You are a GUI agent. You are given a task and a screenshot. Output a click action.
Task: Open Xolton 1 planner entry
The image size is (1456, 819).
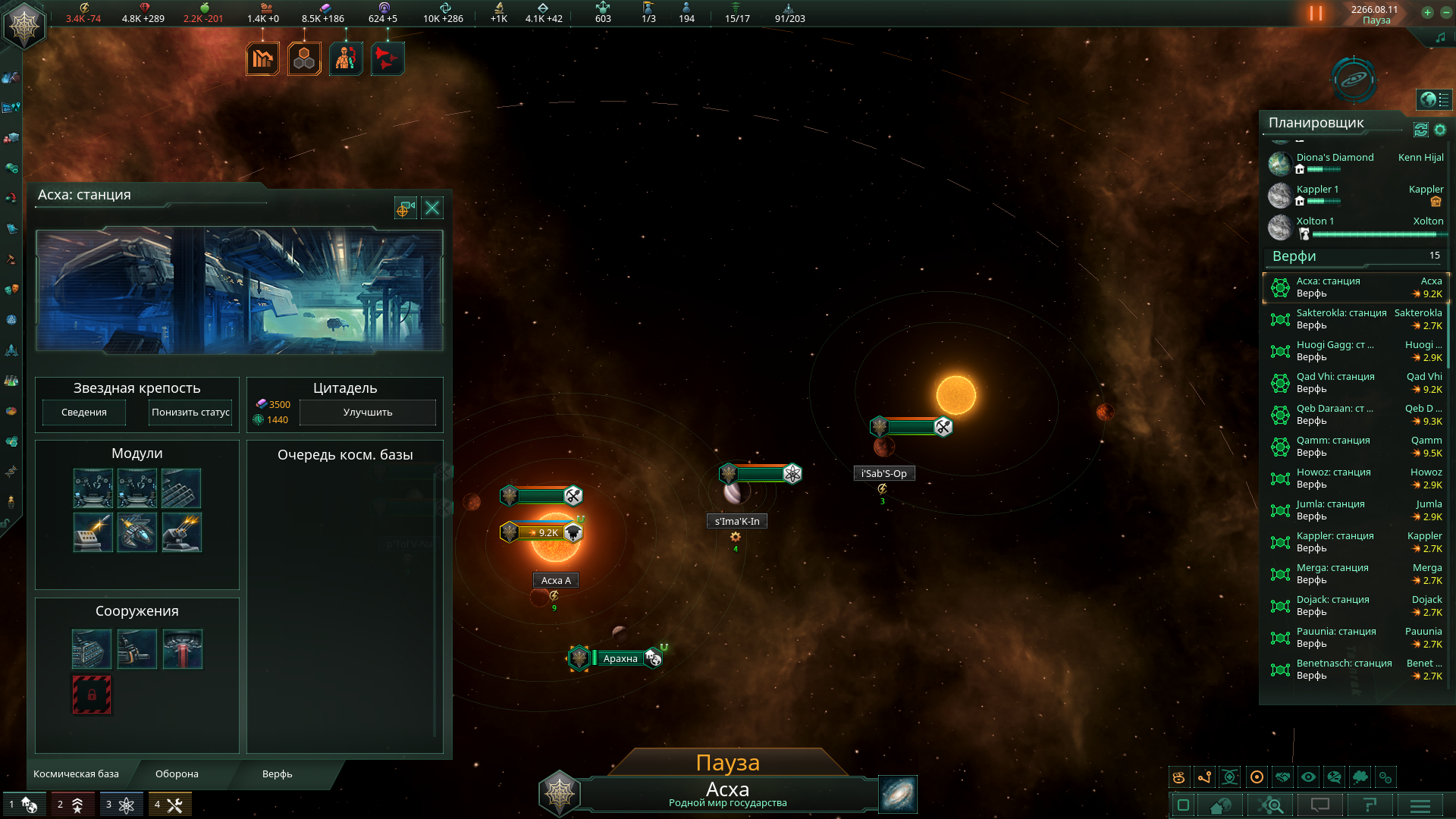[x=1315, y=221]
